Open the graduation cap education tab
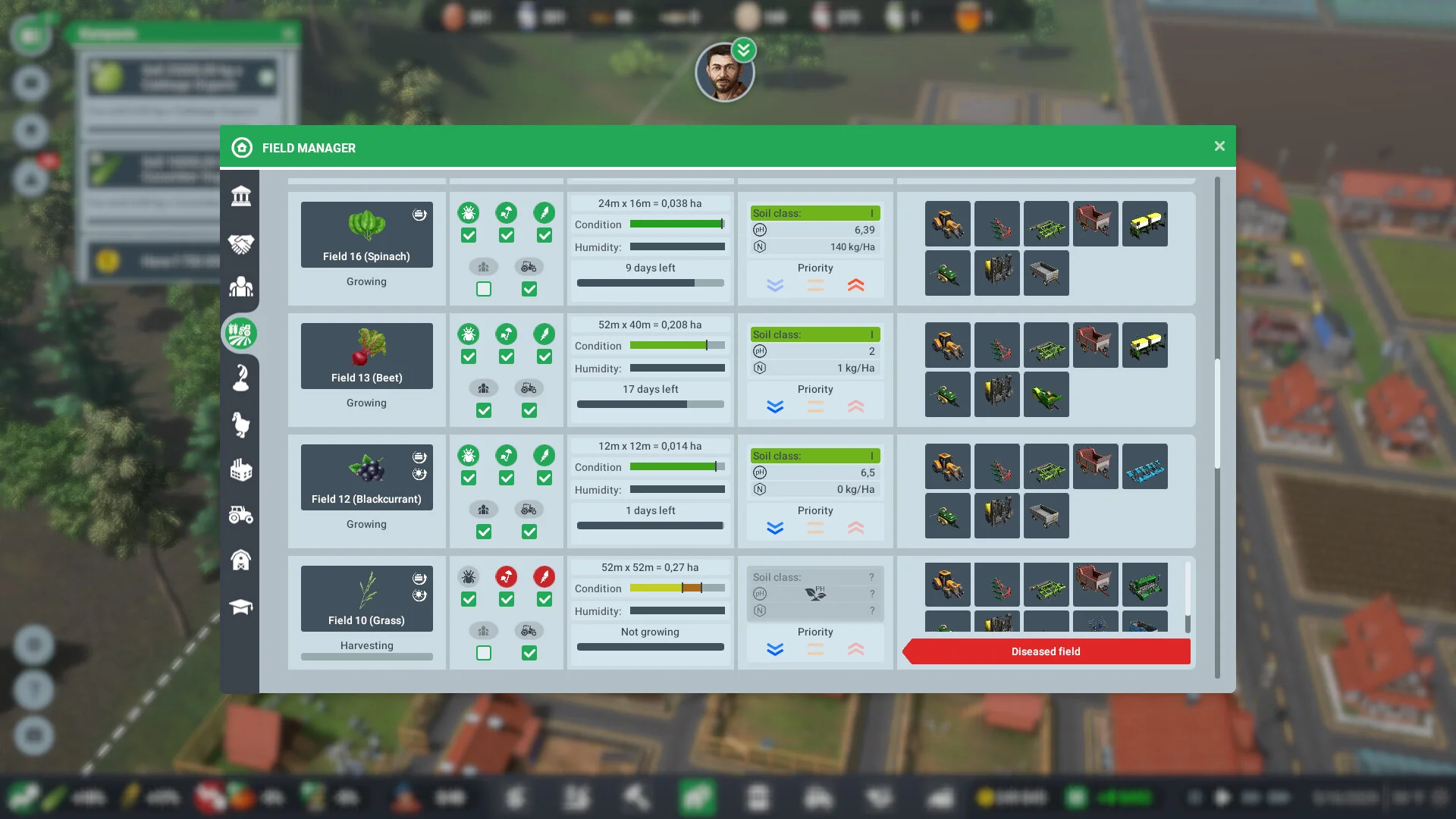Screen dimensions: 1456x819 tap(241, 607)
